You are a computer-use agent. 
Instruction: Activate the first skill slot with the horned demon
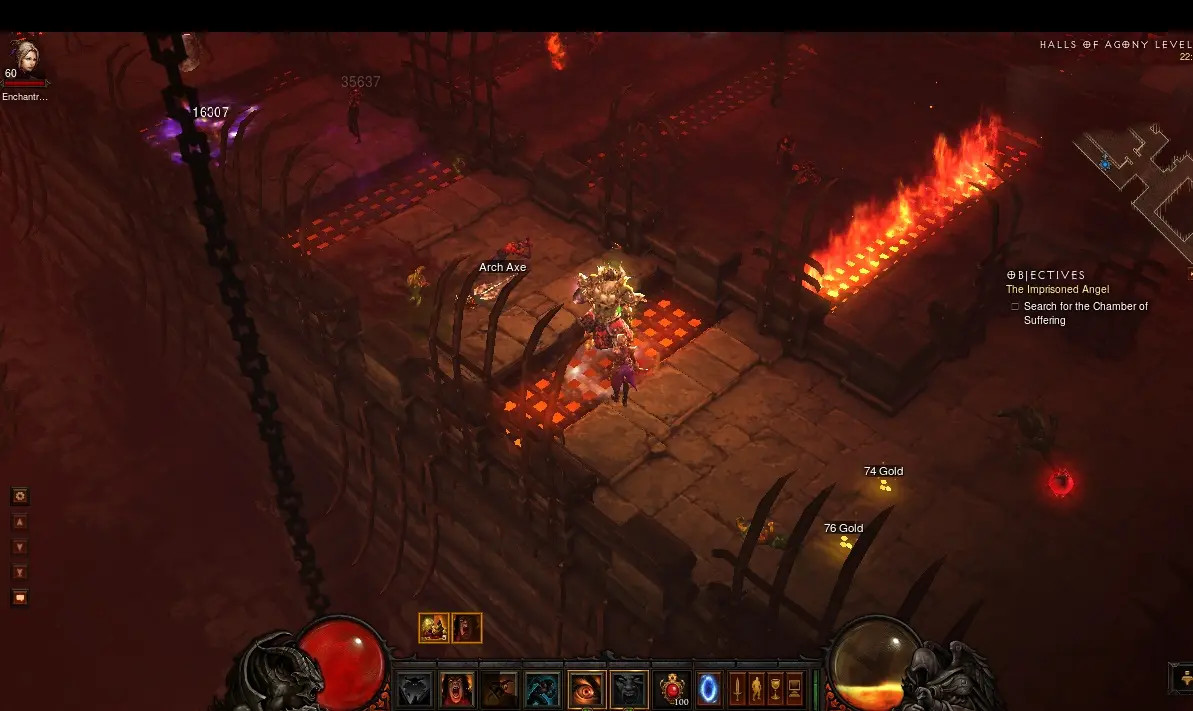[415, 689]
